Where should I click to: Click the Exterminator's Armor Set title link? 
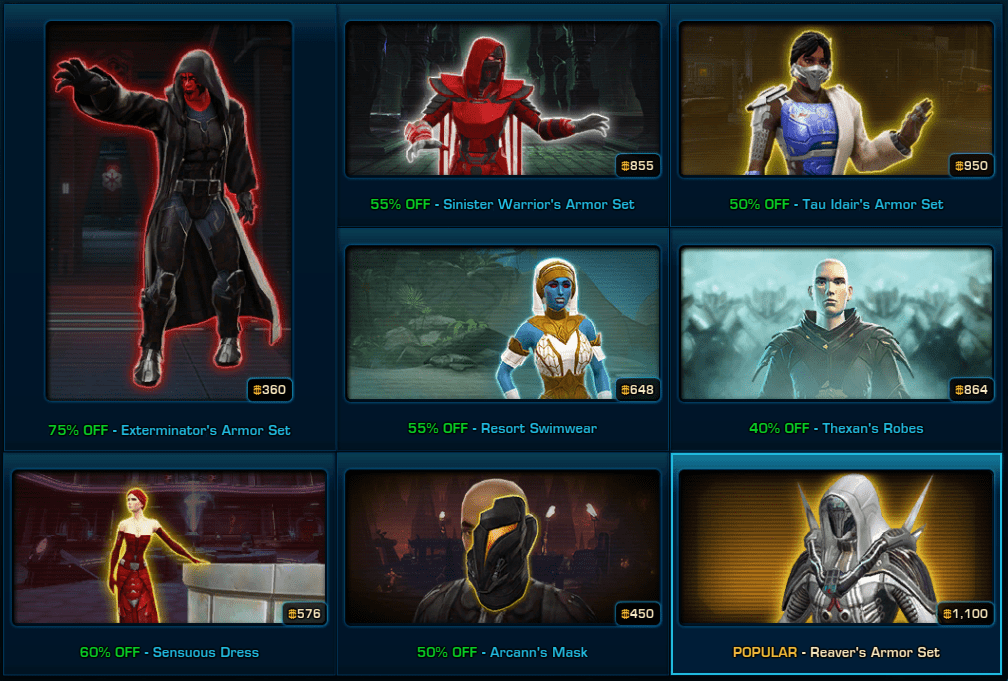205,430
